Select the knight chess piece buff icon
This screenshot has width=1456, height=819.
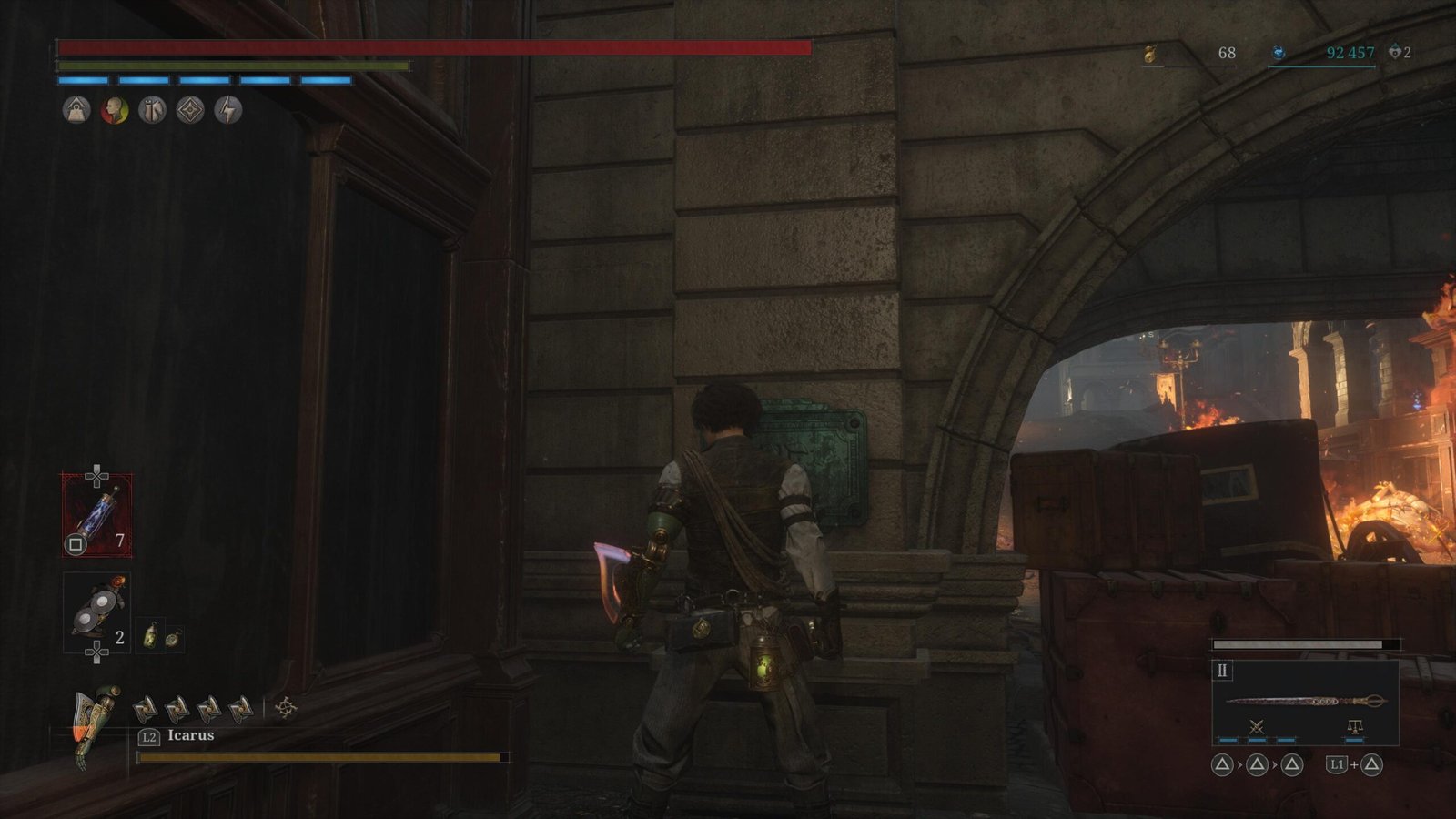click(x=152, y=110)
